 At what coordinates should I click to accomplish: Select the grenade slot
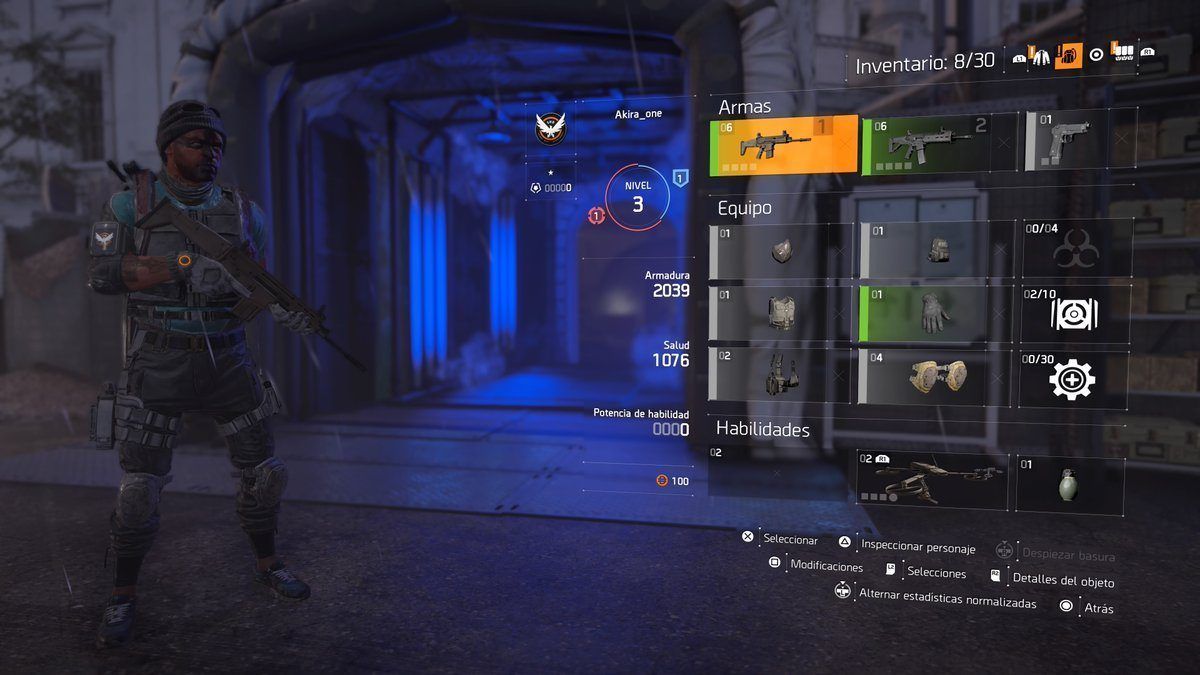coord(1070,481)
